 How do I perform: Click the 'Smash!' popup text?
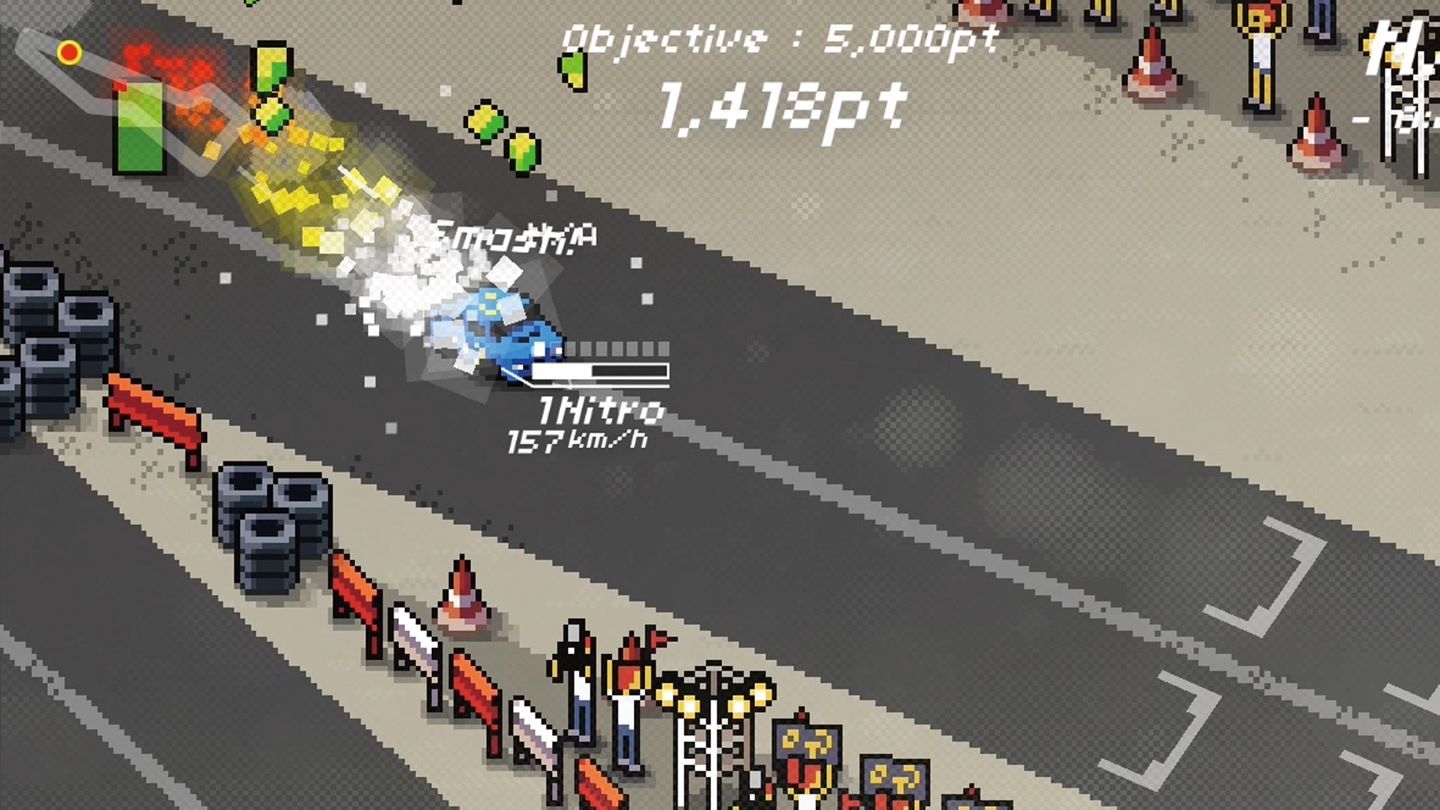coord(512,235)
